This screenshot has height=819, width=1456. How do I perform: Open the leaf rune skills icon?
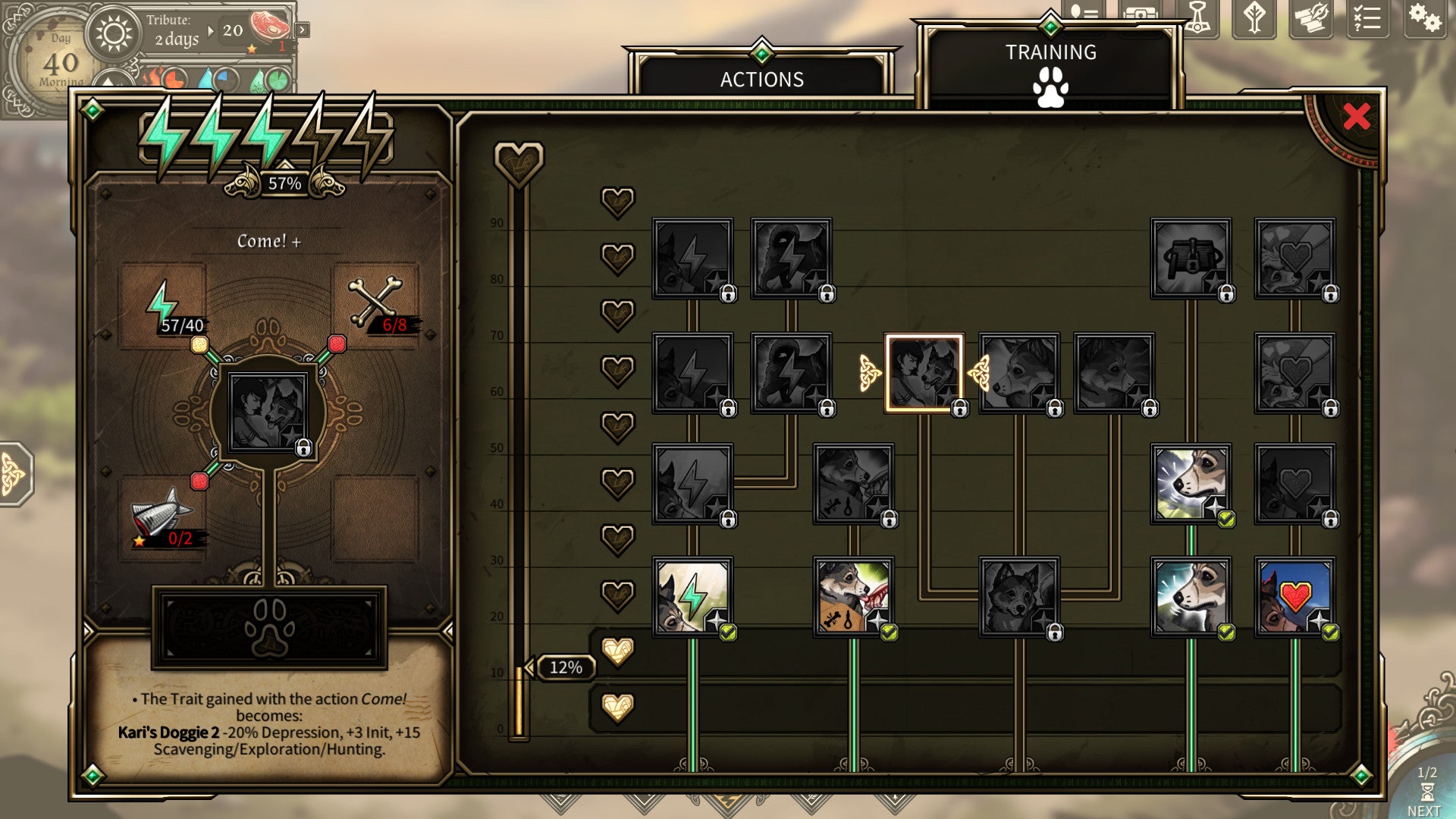[1254, 17]
